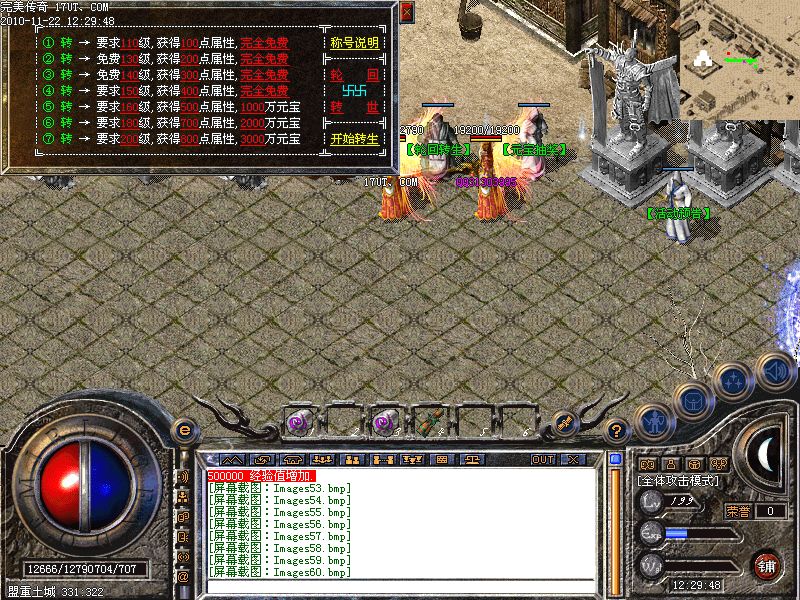This screenshot has height=600, width=800.
Task: Click the X button on chat toolbar
Action: [x=573, y=459]
